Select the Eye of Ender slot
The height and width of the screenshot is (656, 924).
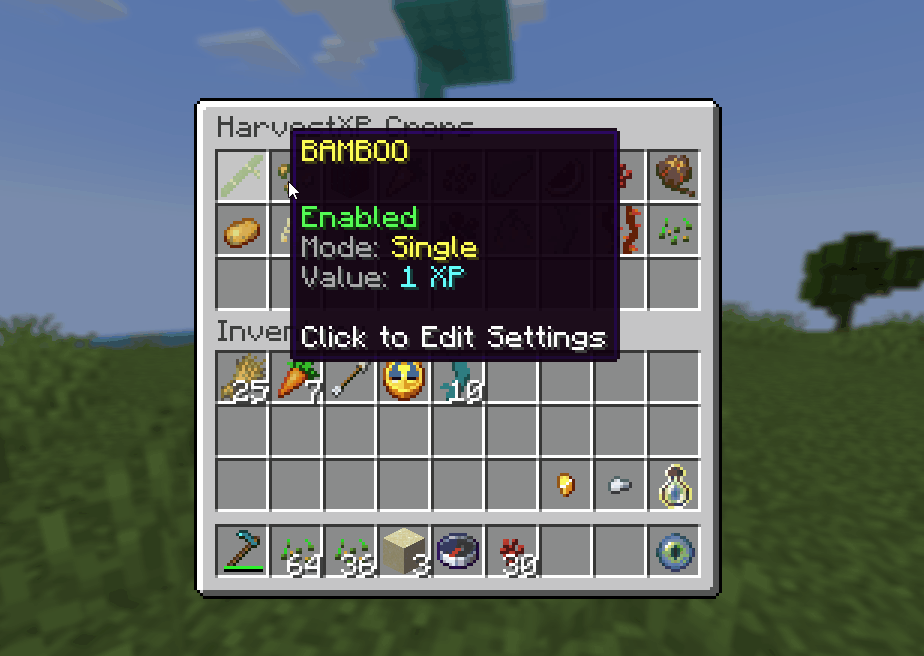coord(675,551)
